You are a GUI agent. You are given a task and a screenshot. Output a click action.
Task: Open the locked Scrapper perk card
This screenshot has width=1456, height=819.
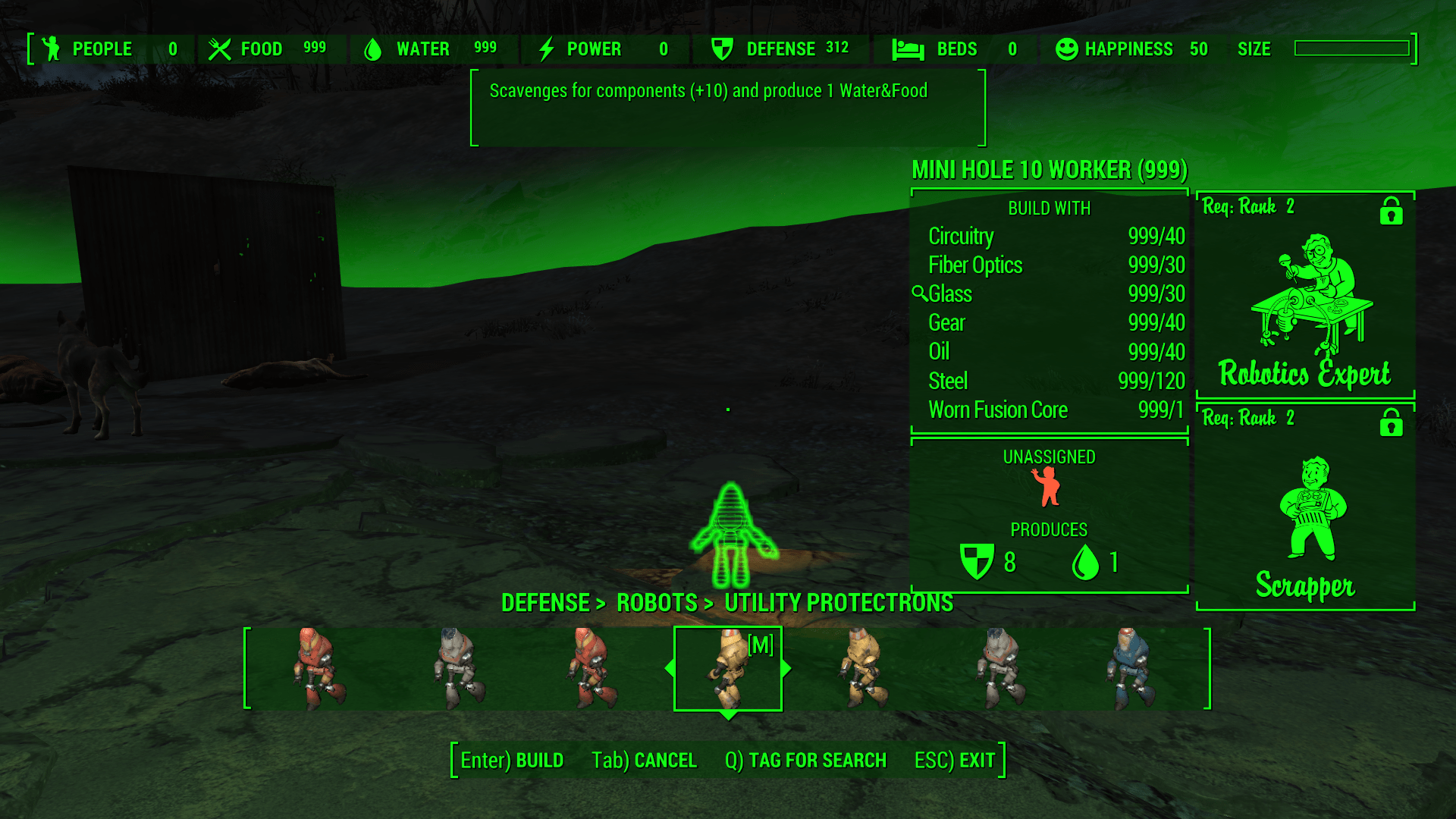(x=1305, y=508)
